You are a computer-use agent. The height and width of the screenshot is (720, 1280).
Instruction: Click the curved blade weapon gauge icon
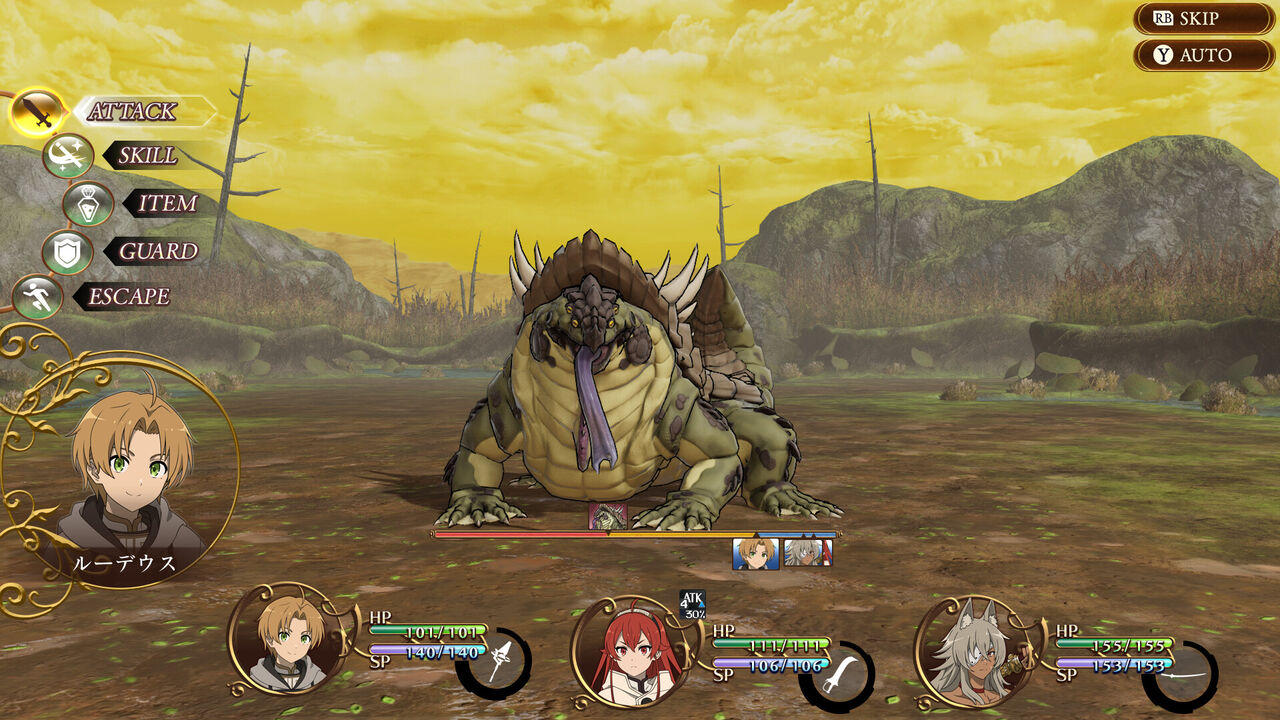coord(839,675)
